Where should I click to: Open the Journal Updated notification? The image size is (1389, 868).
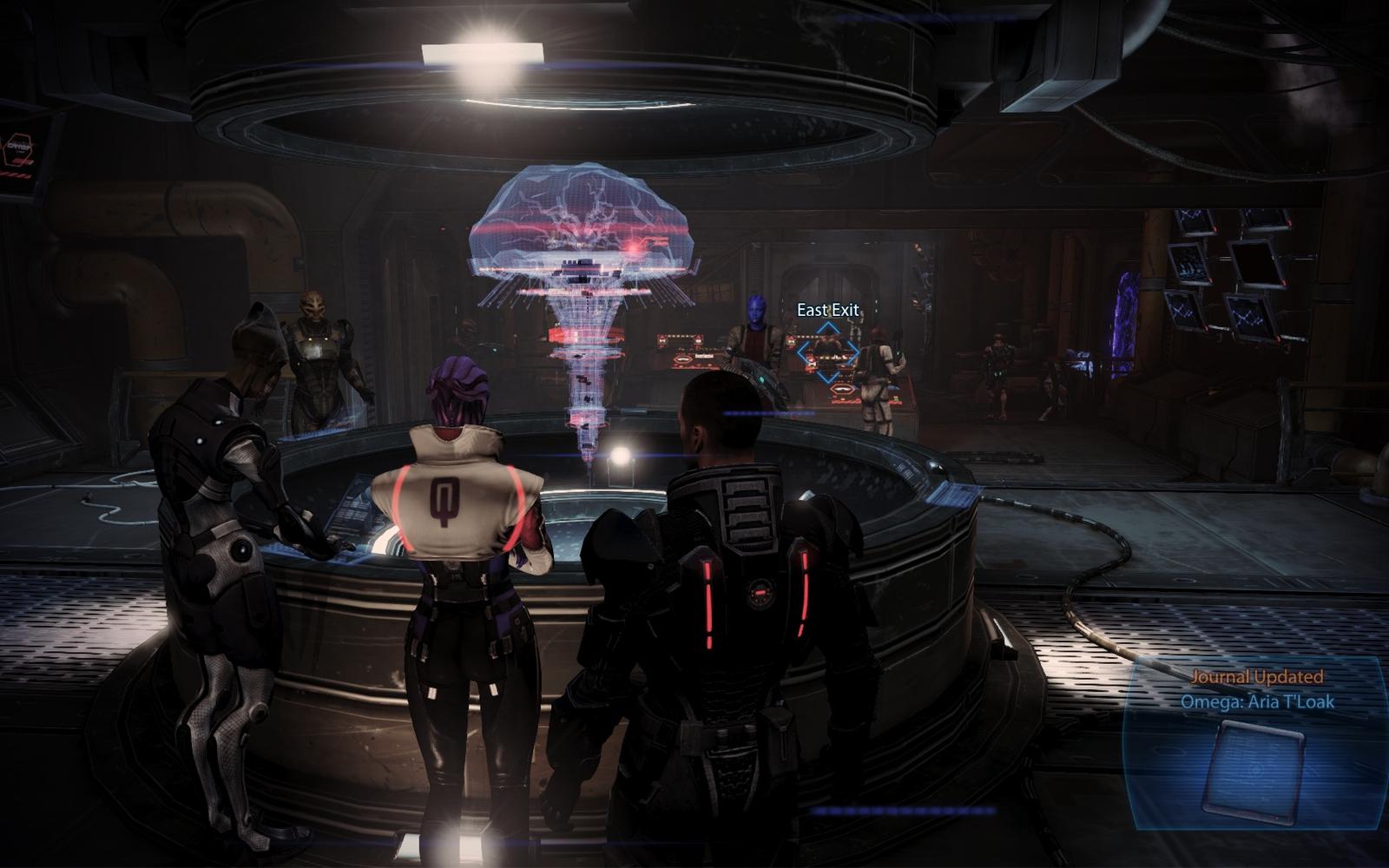(1256, 677)
